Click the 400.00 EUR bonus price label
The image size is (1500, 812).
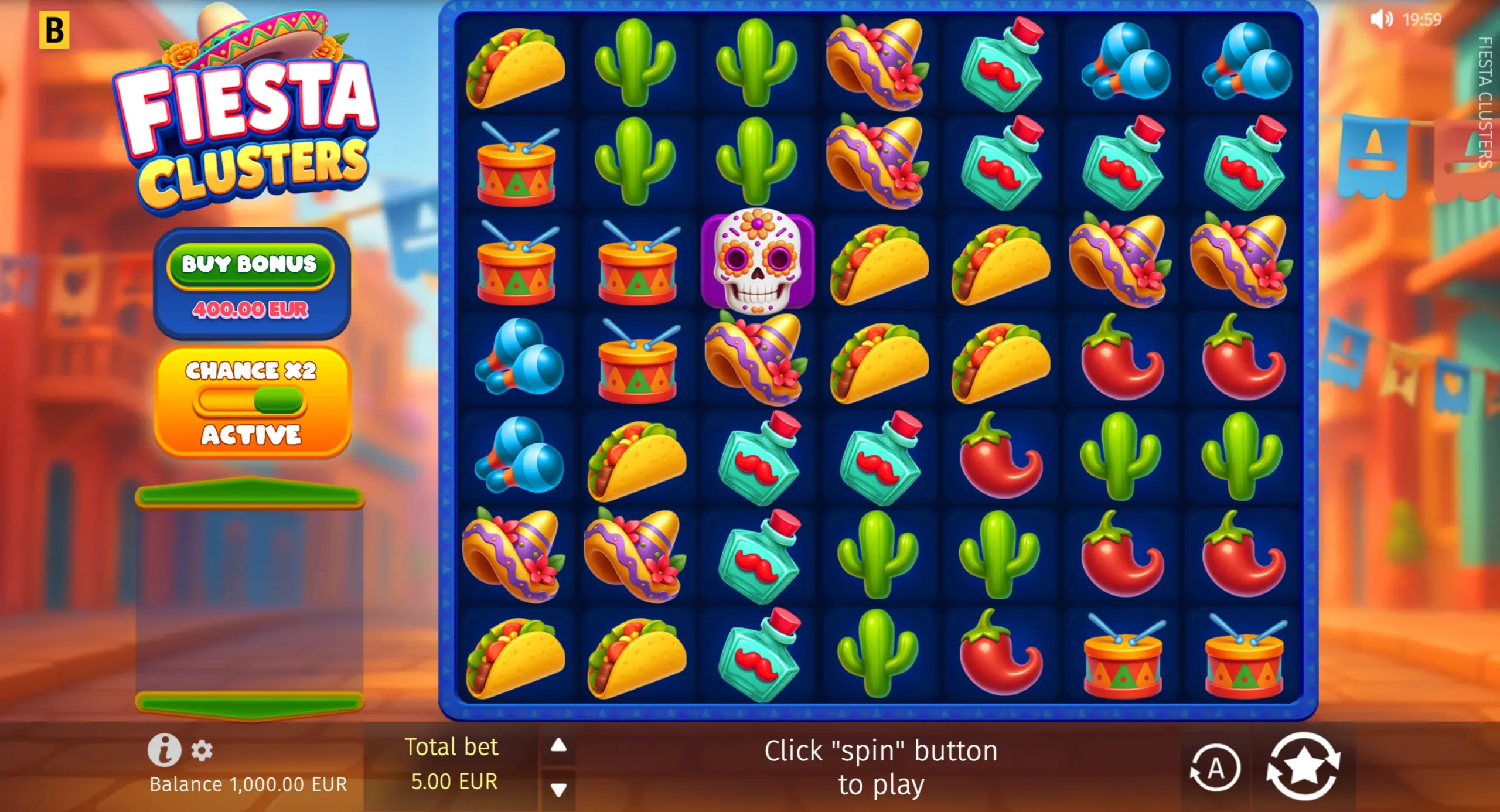(x=251, y=311)
